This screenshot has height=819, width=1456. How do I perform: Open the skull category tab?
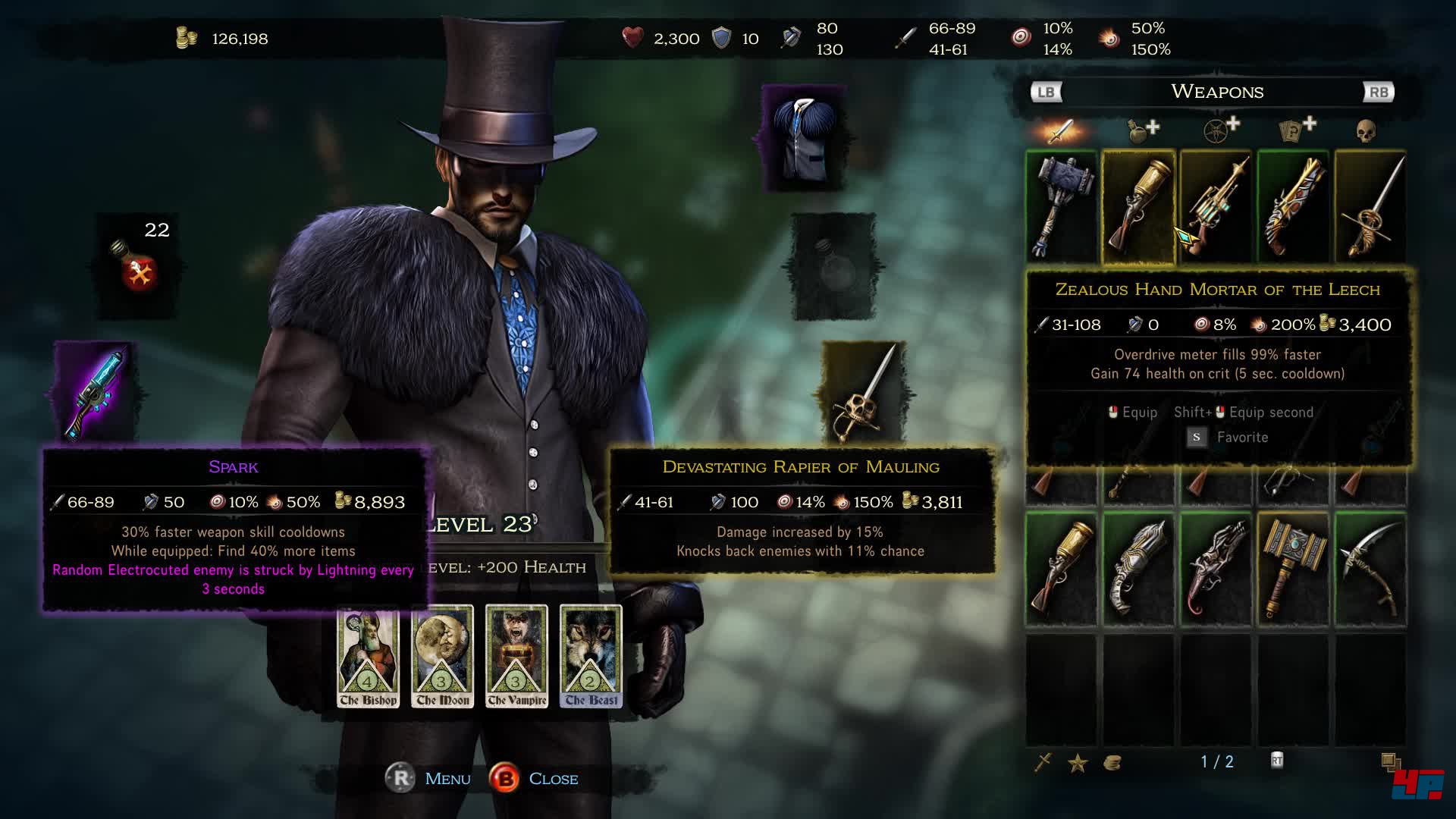[x=1366, y=131]
